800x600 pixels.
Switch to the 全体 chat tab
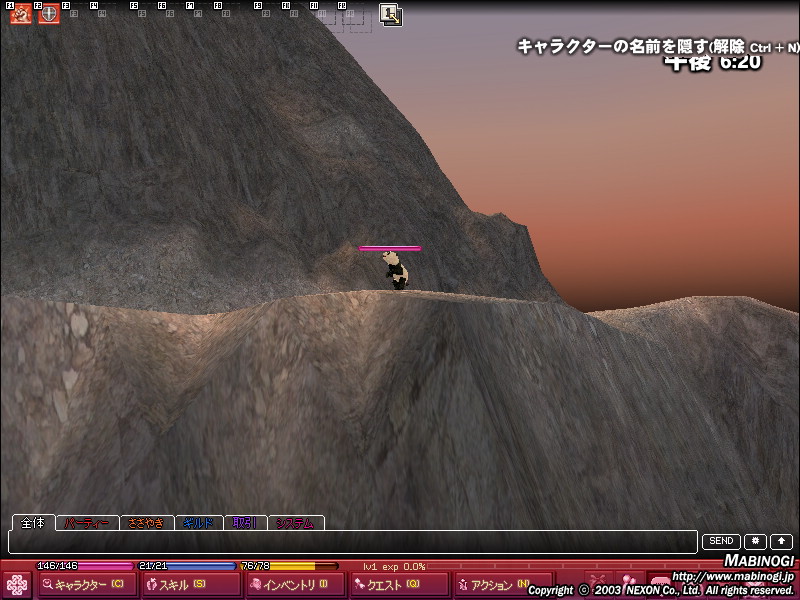point(33,522)
